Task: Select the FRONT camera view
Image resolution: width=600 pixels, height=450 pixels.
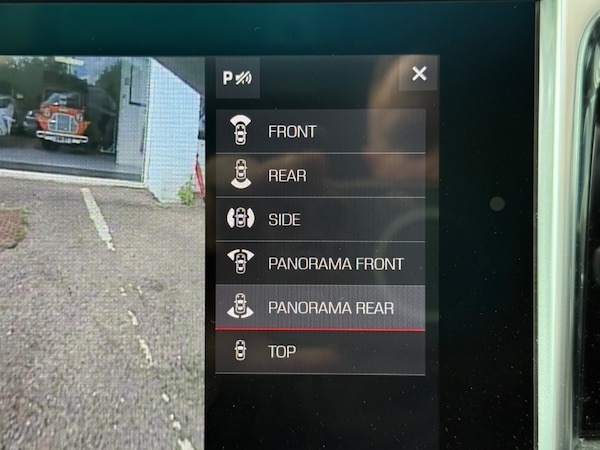Action: [320, 131]
